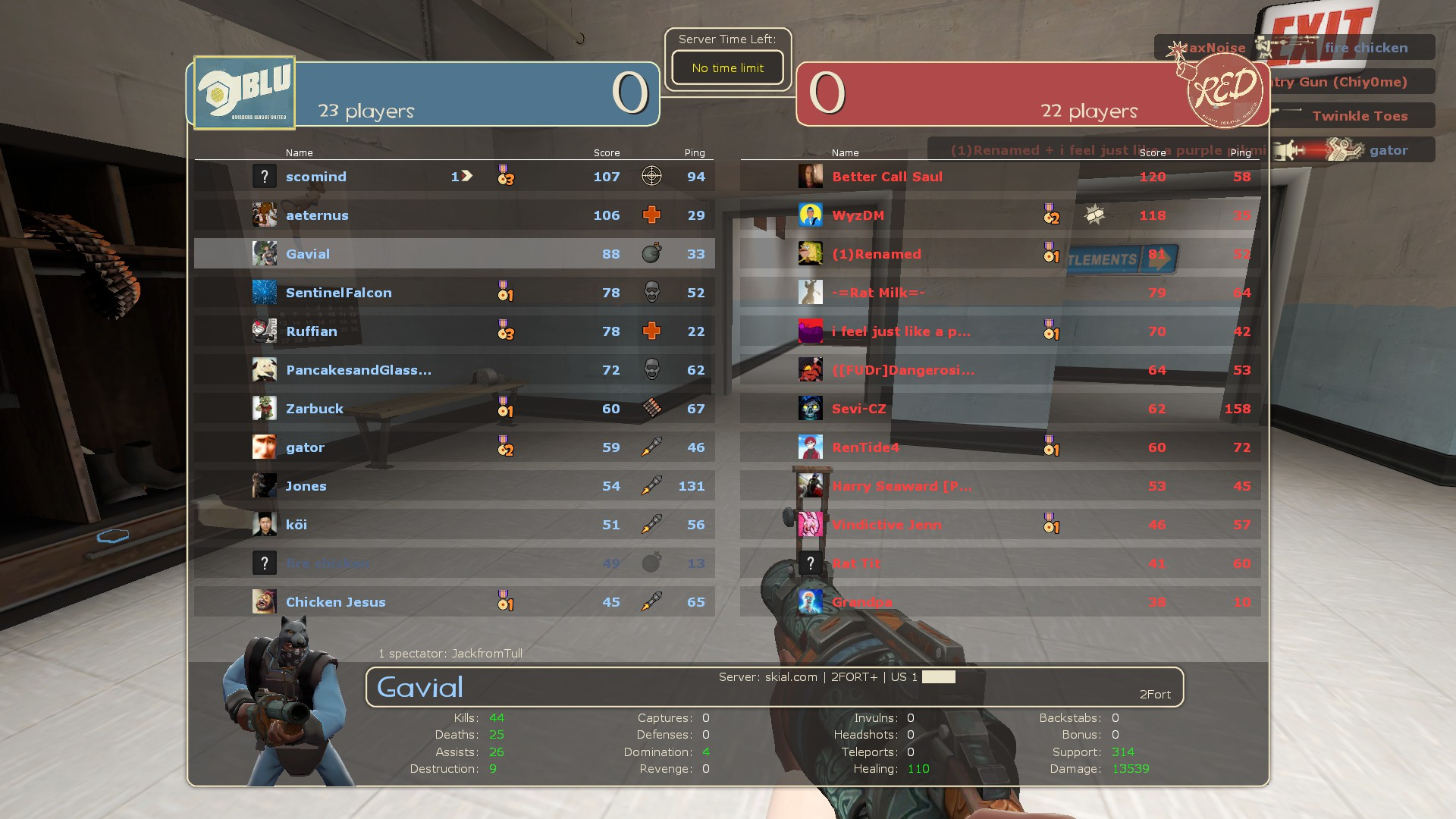Pick Zarbuck in the scoreboard list
The image size is (1456, 819).
click(453, 409)
